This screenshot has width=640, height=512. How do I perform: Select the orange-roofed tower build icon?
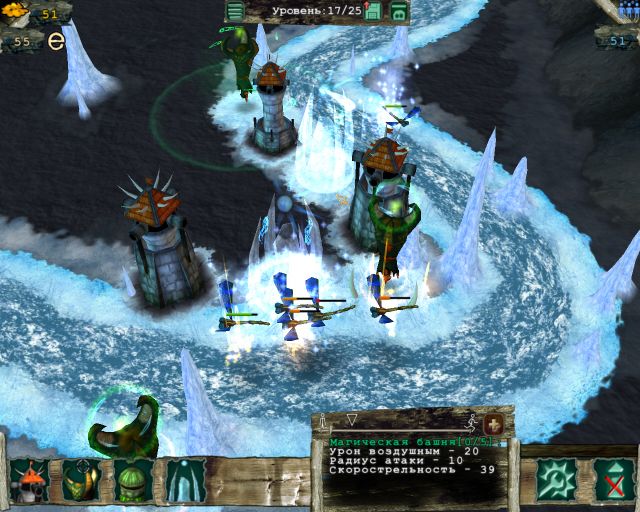(x=29, y=480)
